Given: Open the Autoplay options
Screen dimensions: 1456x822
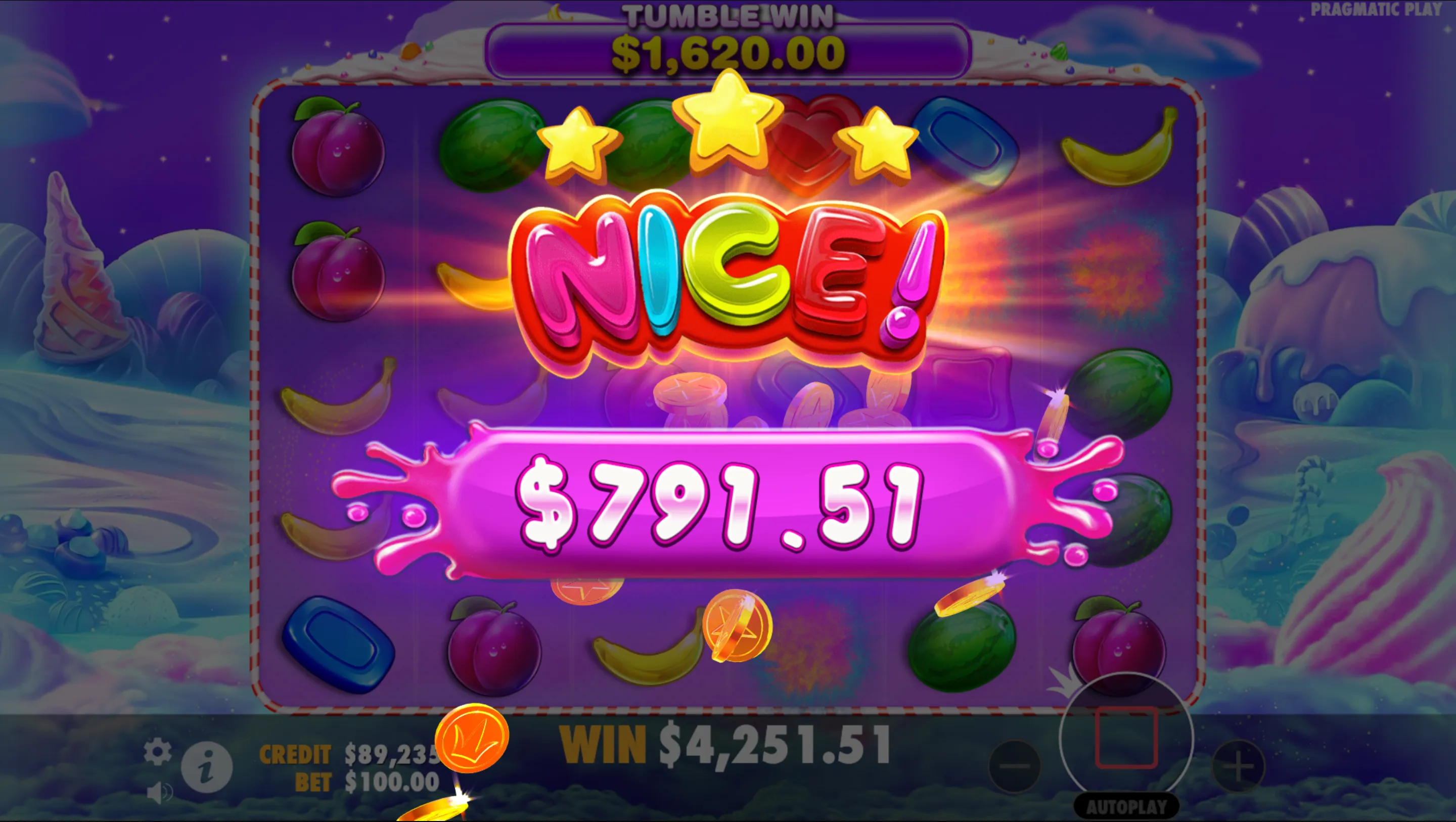Looking at the screenshot, I should pos(1126,807).
